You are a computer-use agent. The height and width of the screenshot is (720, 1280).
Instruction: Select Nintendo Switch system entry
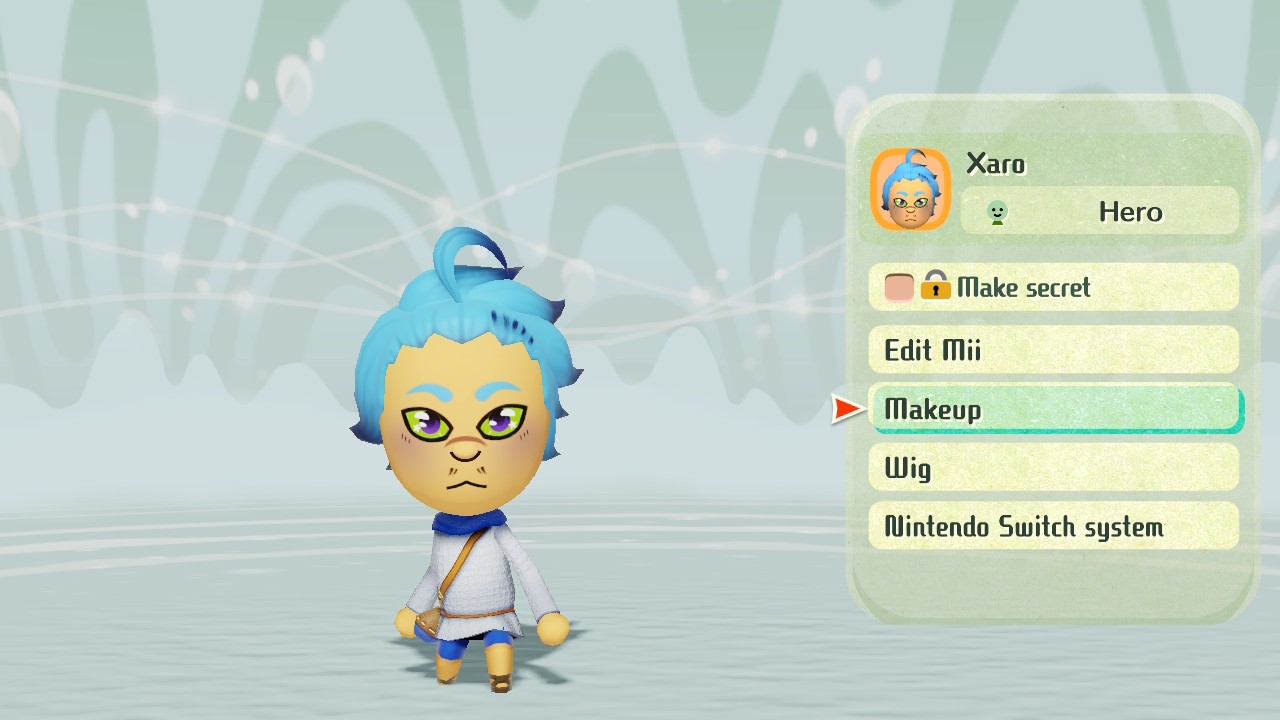click(1053, 527)
